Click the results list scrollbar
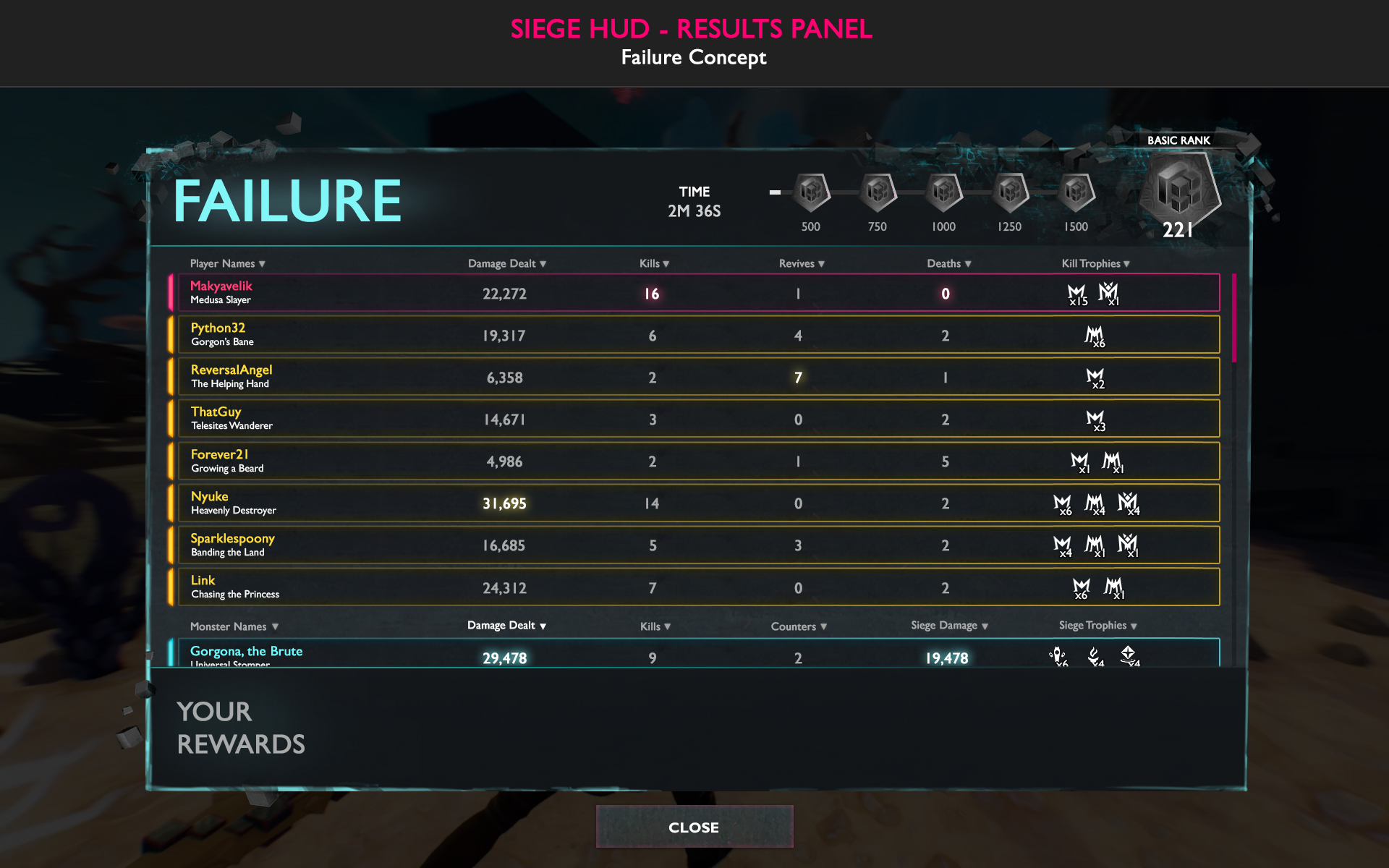The height and width of the screenshot is (868, 1389). tap(1234, 318)
